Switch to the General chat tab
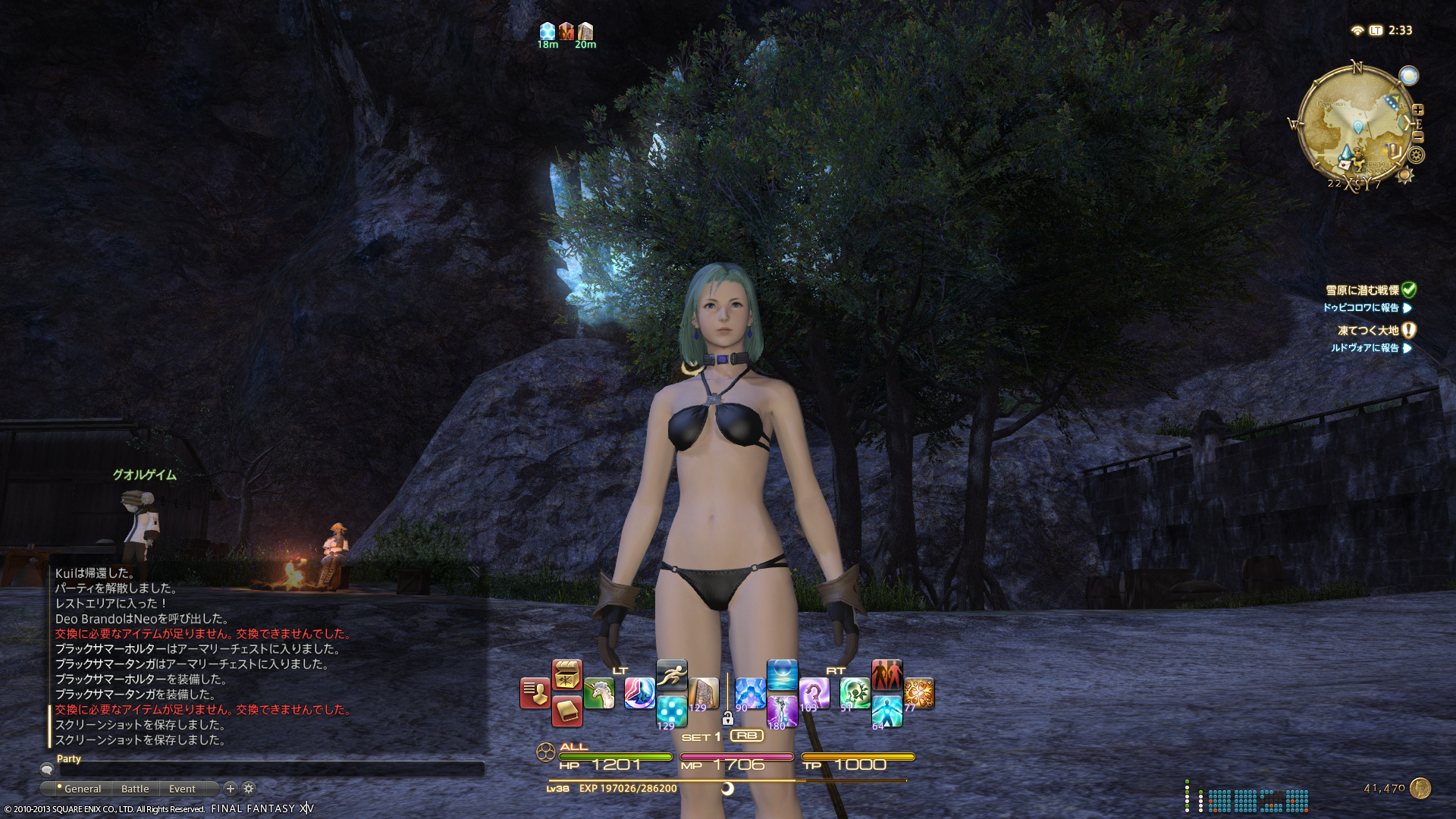The width and height of the screenshot is (1456, 819). (82, 789)
